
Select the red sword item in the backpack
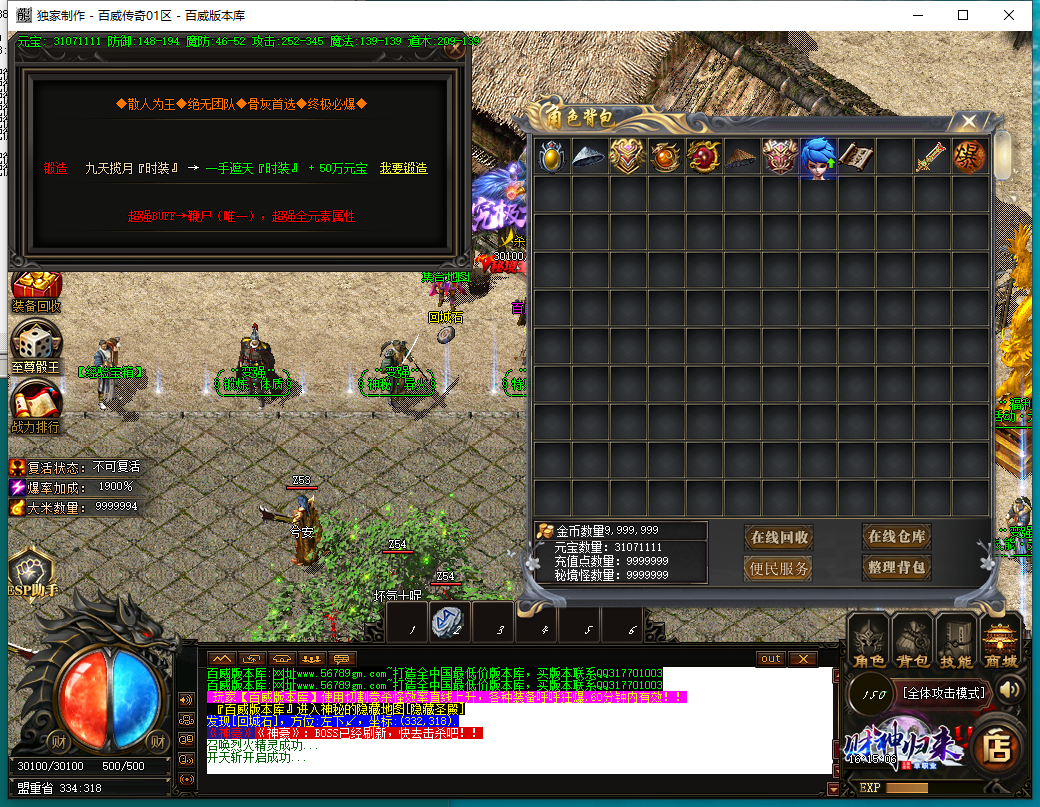pos(931,158)
